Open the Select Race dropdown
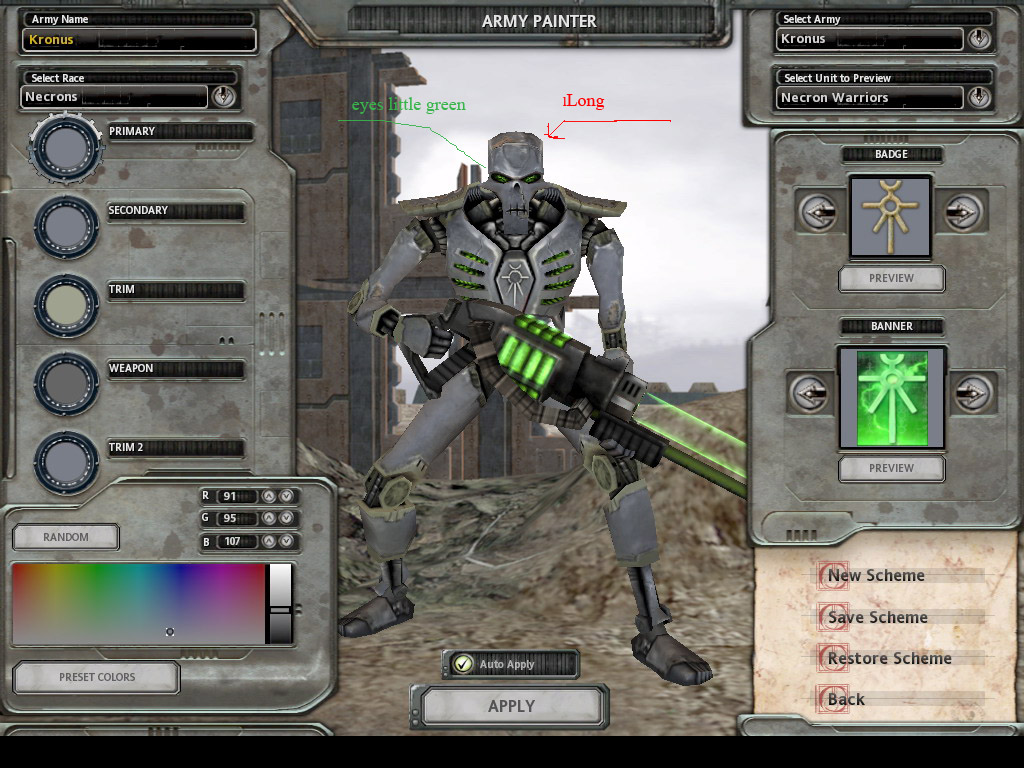The image size is (1024, 768). tap(223, 97)
